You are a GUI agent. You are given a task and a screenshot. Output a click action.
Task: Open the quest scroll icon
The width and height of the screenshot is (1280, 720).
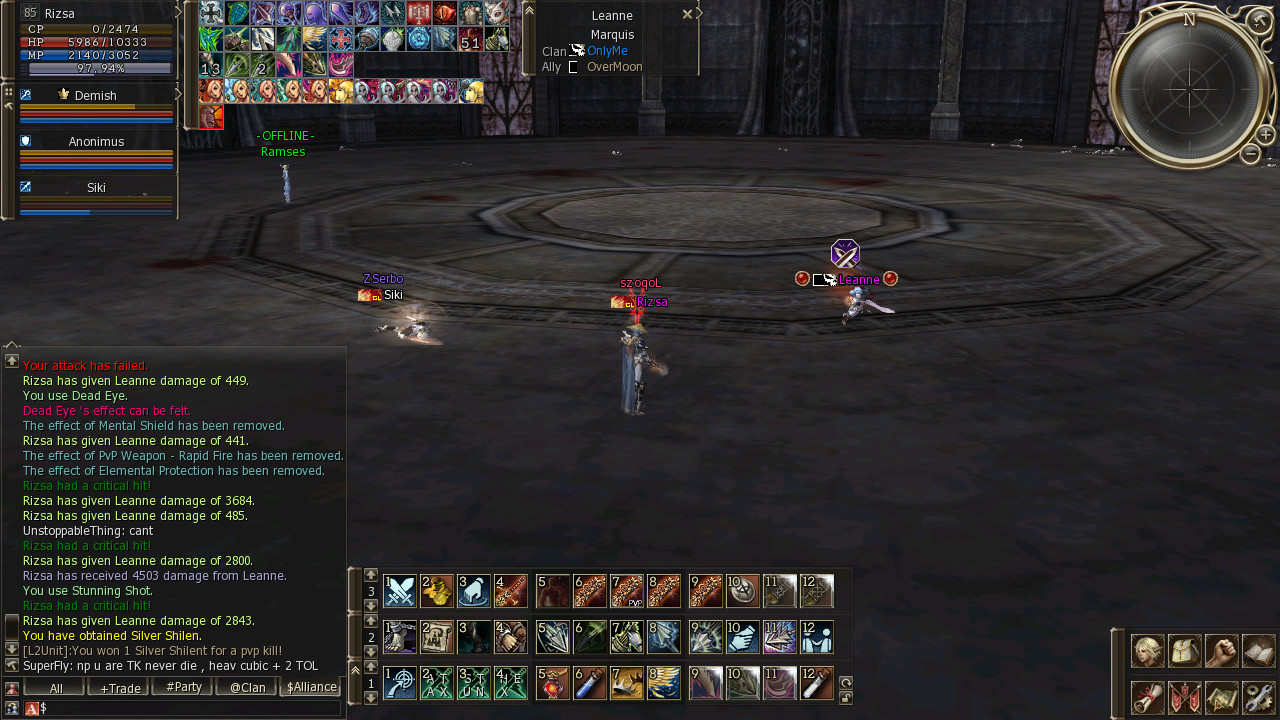[1147, 697]
